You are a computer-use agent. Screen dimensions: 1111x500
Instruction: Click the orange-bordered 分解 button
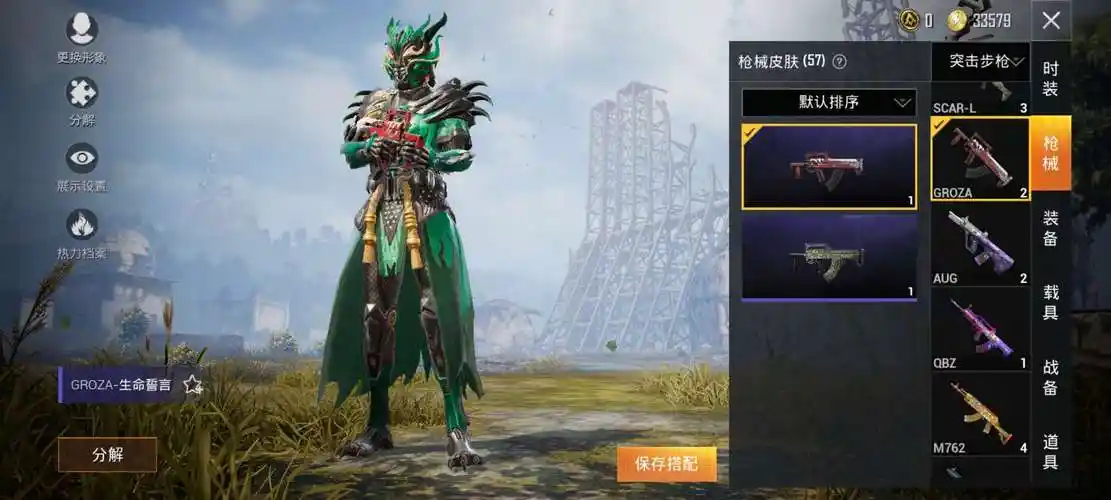tap(107, 455)
